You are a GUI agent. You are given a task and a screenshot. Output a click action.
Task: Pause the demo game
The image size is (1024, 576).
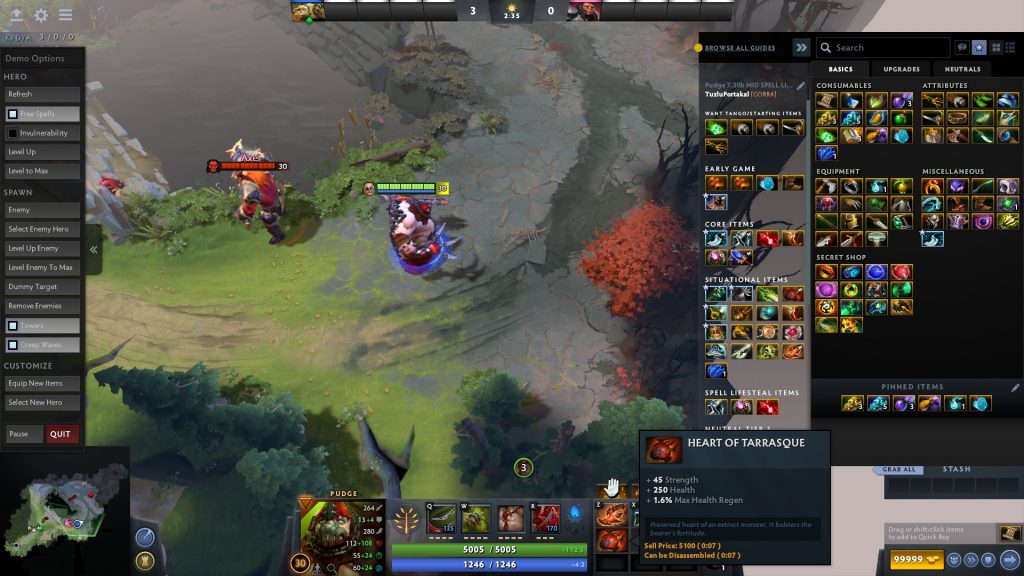(x=24, y=434)
